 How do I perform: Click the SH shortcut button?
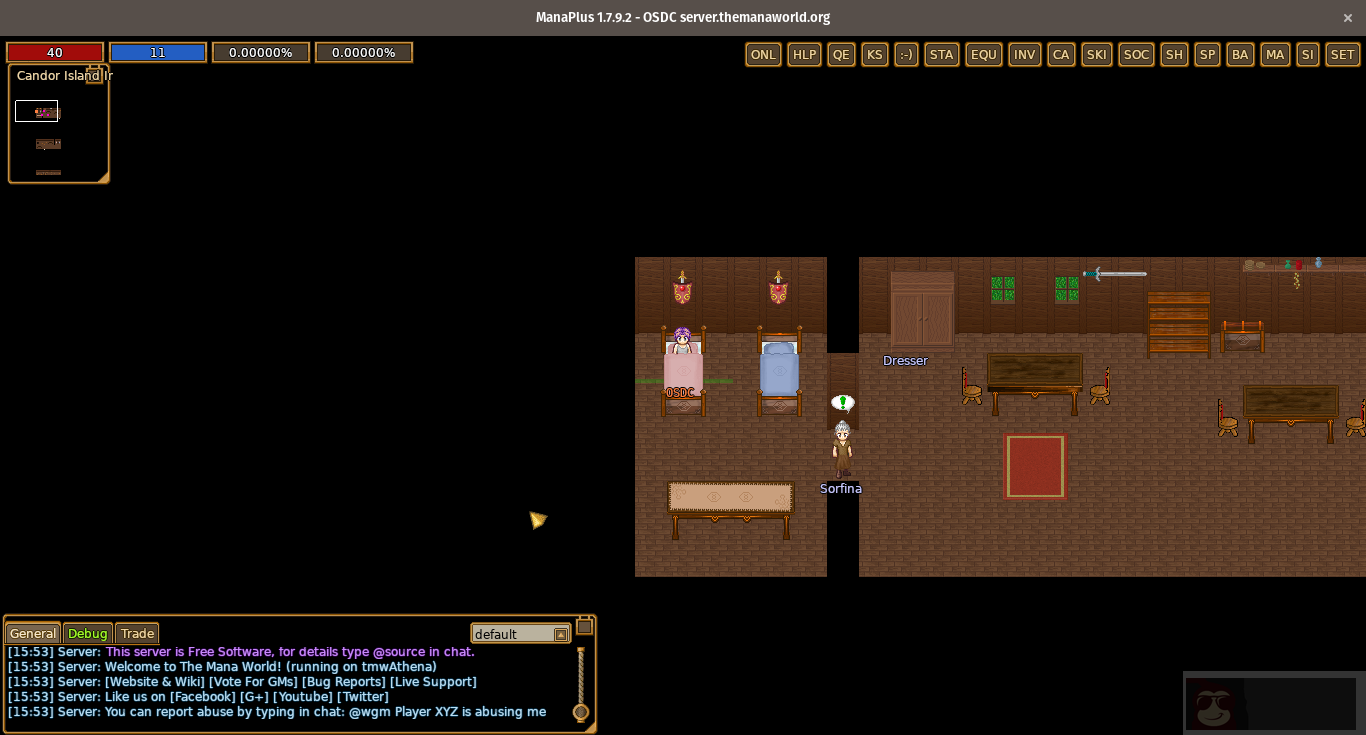[1174, 55]
